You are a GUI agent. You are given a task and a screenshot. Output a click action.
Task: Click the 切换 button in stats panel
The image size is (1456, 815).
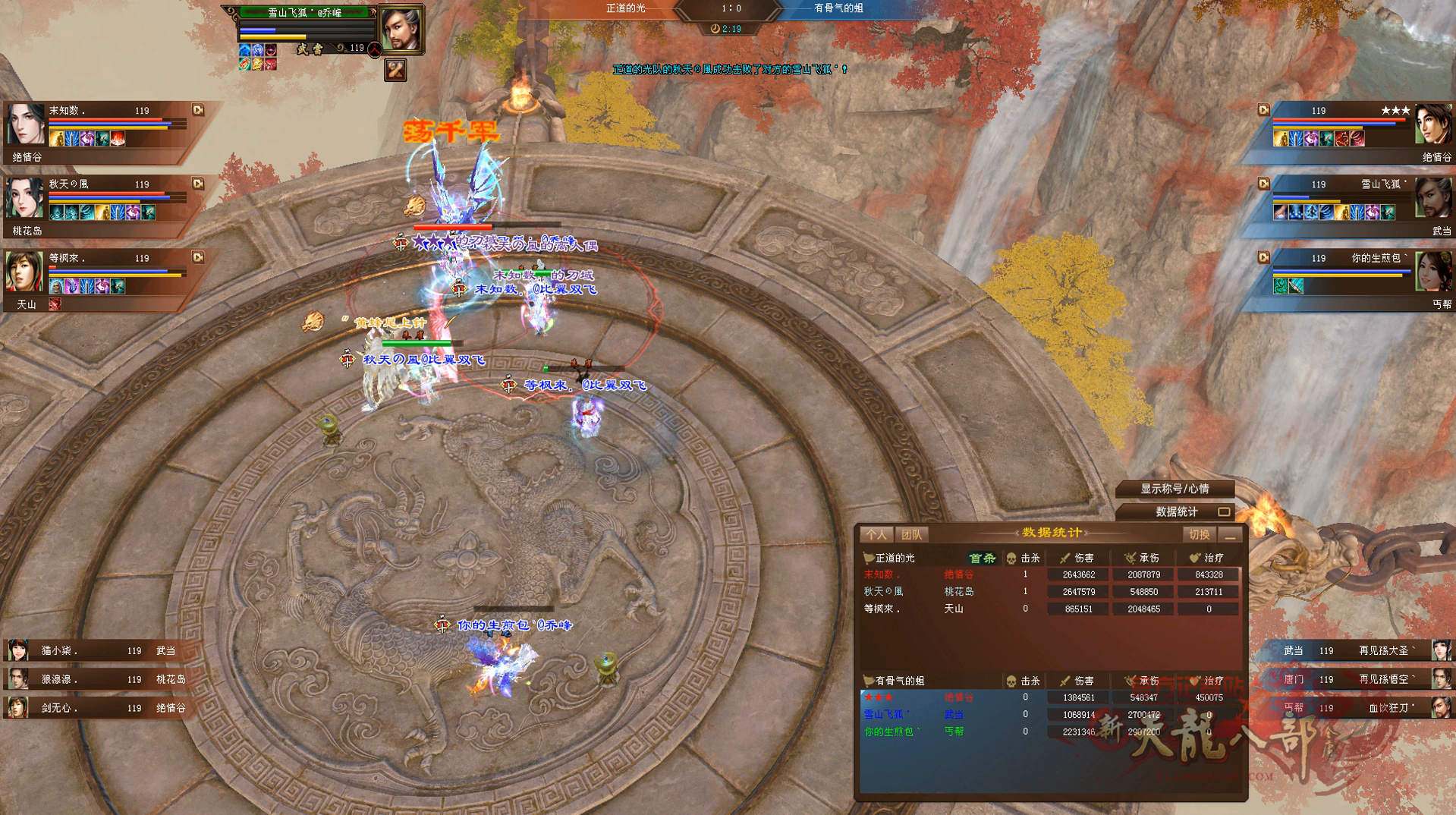1200,535
